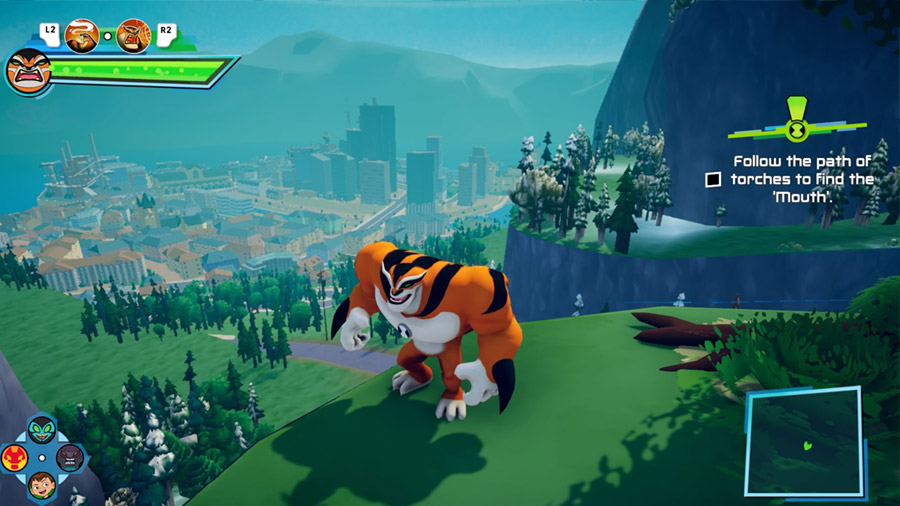Select XLR8 on the alien wheel
This screenshot has width=900, height=506.
42,431
